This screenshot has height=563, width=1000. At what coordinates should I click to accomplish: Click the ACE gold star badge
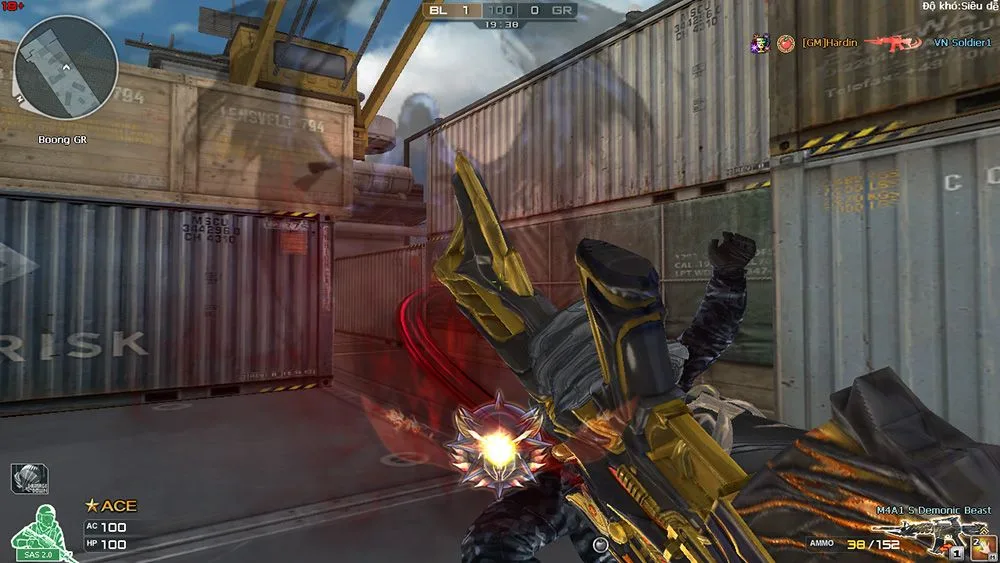coord(92,506)
